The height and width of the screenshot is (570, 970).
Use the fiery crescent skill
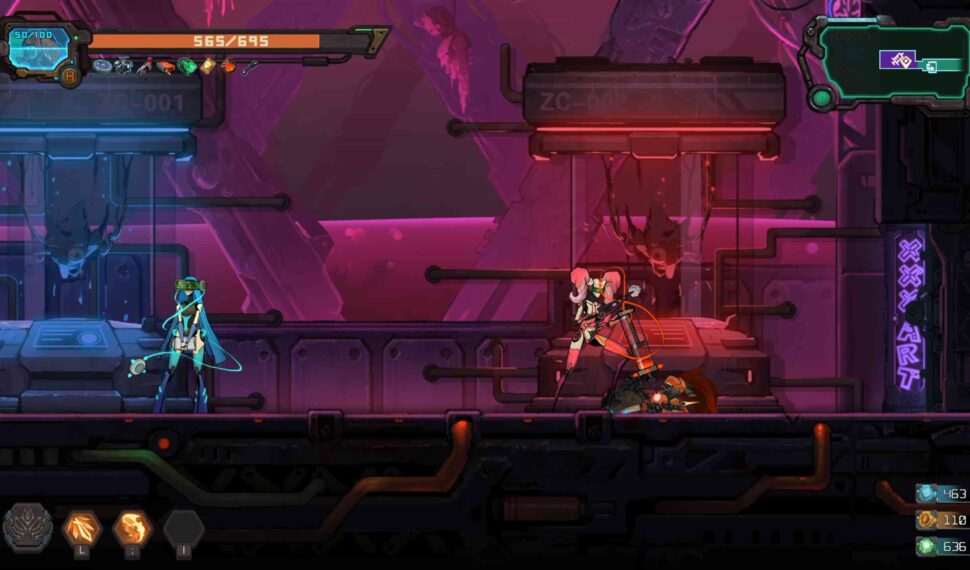[x=131, y=528]
